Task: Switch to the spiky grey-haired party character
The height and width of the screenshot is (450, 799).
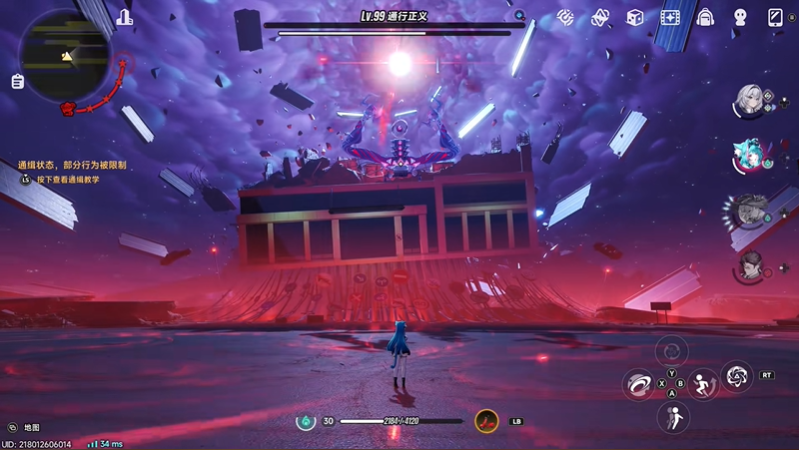Action: pos(748,211)
